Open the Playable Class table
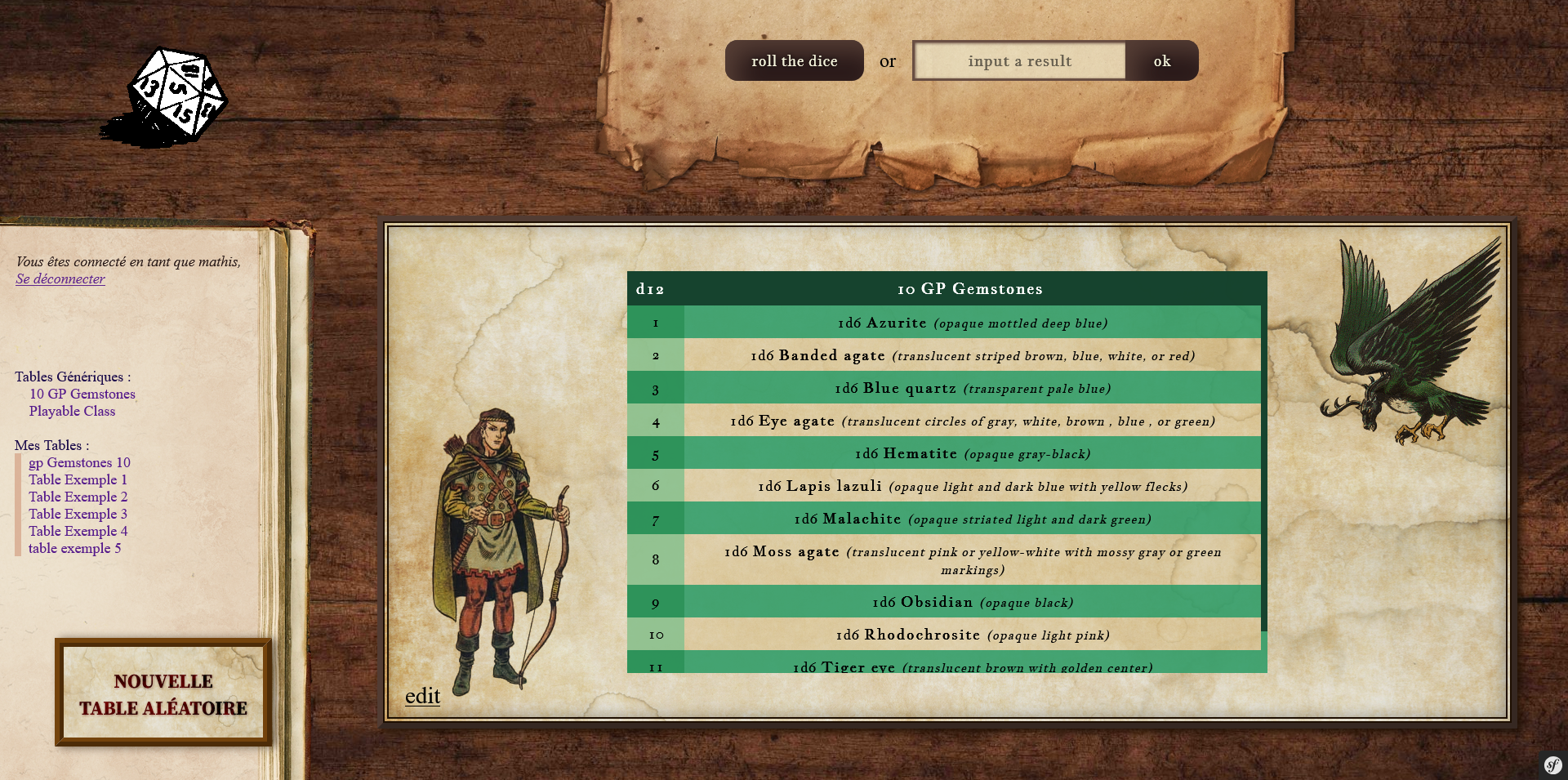Image resolution: width=1568 pixels, height=780 pixels. 72,411
